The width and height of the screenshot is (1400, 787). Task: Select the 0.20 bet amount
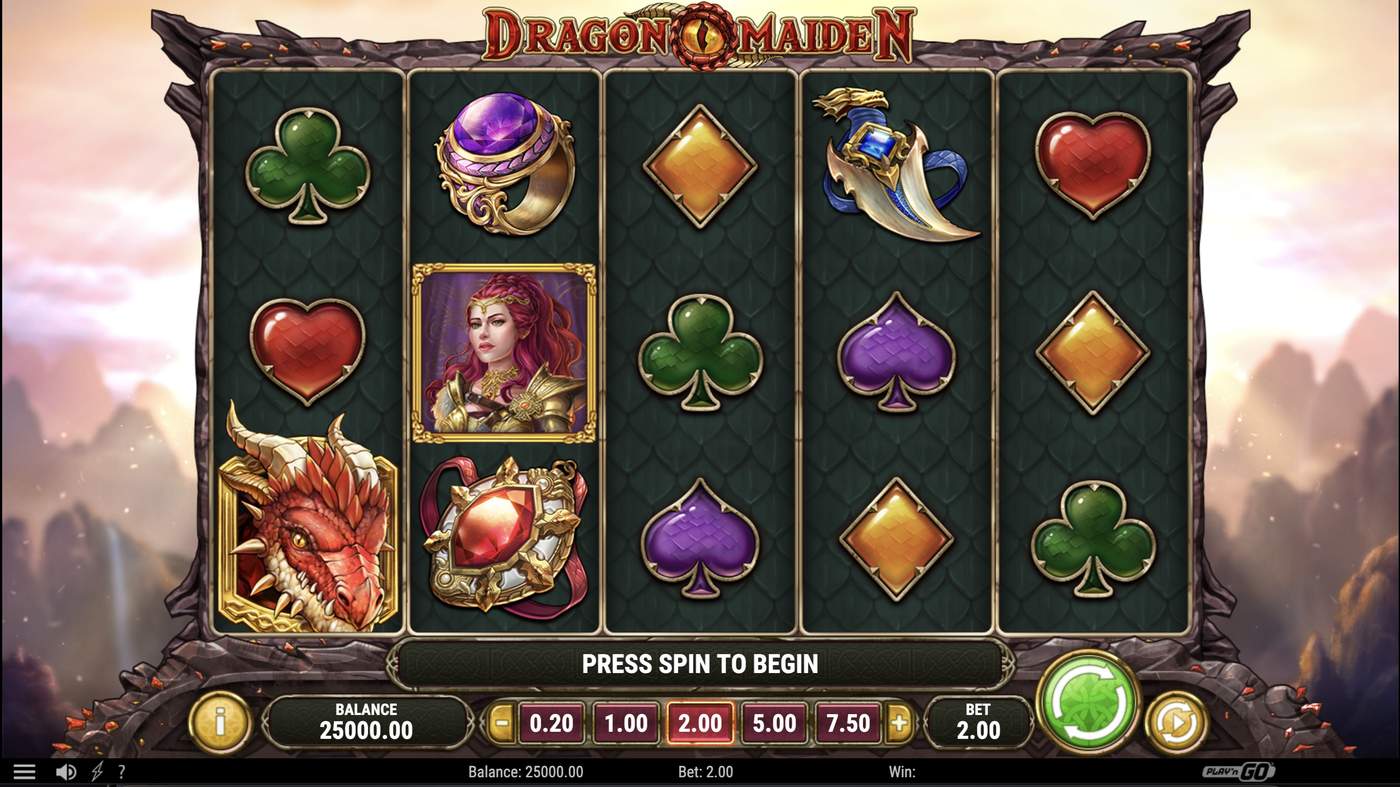(x=551, y=722)
